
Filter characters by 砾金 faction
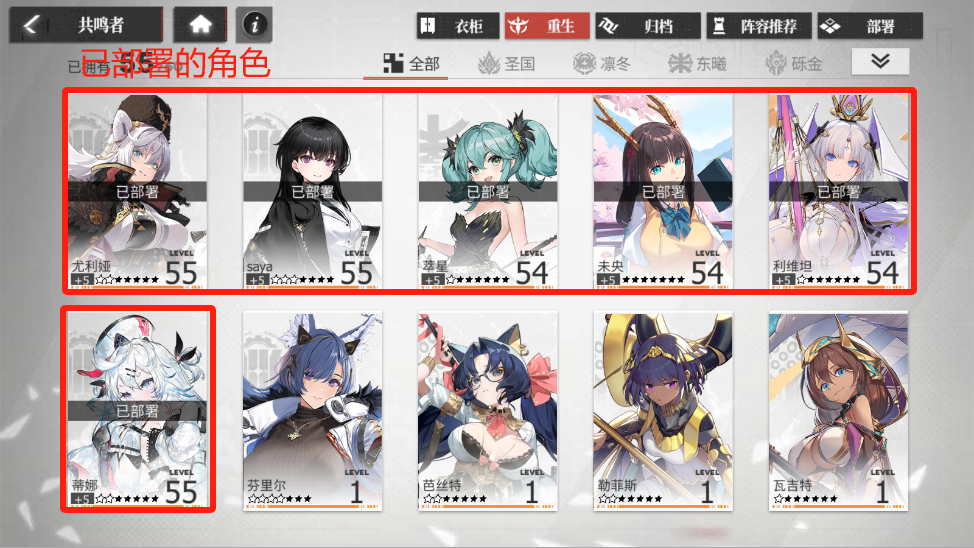[x=794, y=64]
